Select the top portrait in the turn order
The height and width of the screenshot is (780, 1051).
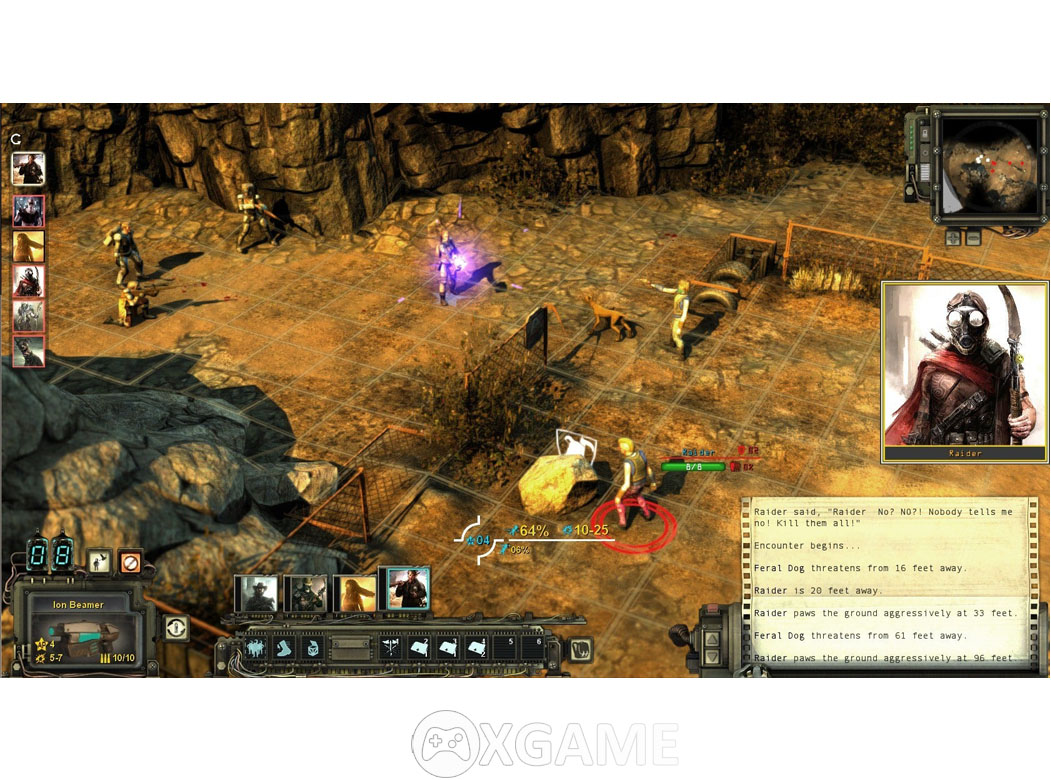tap(27, 167)
